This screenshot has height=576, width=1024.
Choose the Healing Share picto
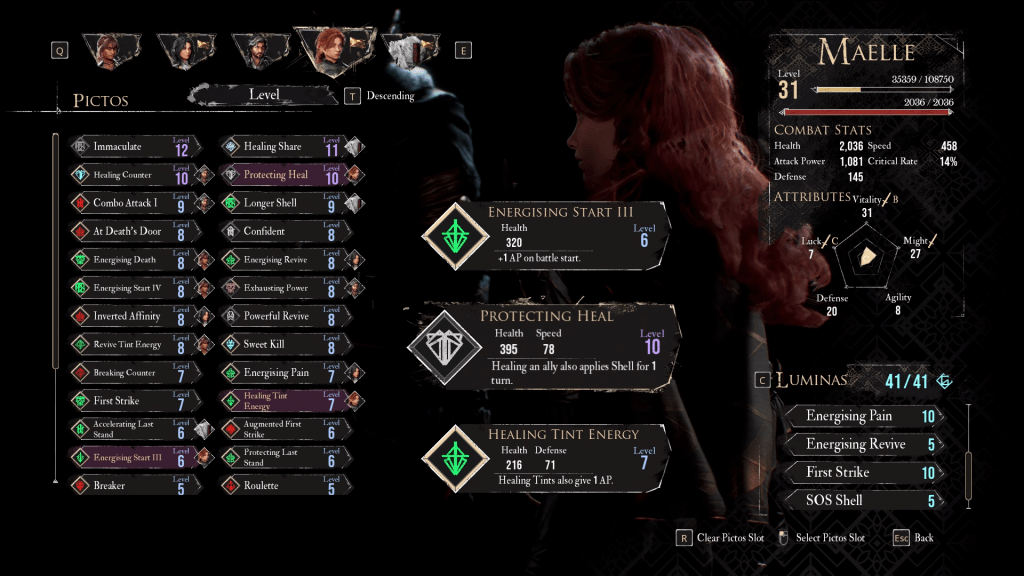(280, 147)
